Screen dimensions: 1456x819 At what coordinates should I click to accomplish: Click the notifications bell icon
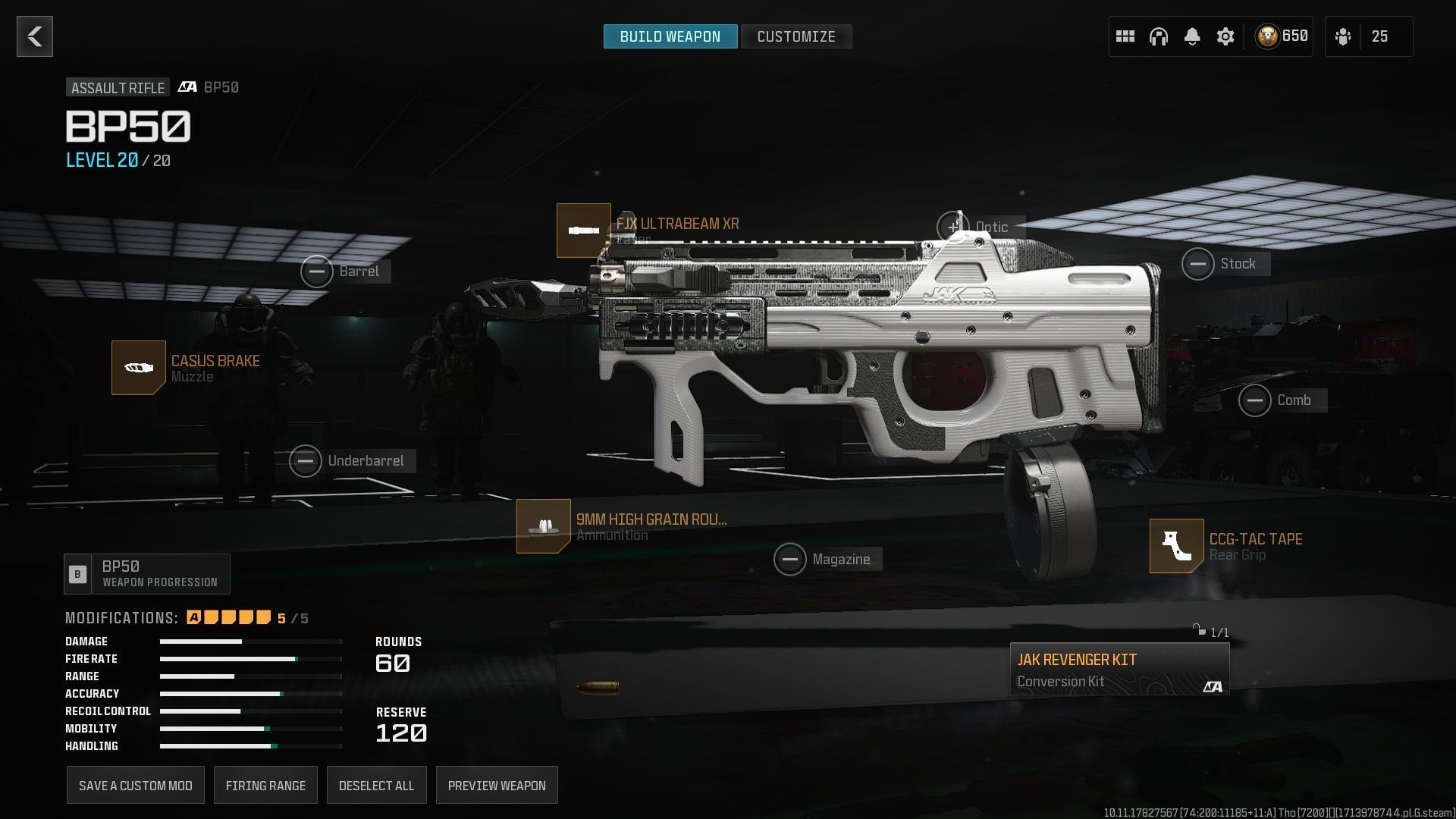point(1192,36)
